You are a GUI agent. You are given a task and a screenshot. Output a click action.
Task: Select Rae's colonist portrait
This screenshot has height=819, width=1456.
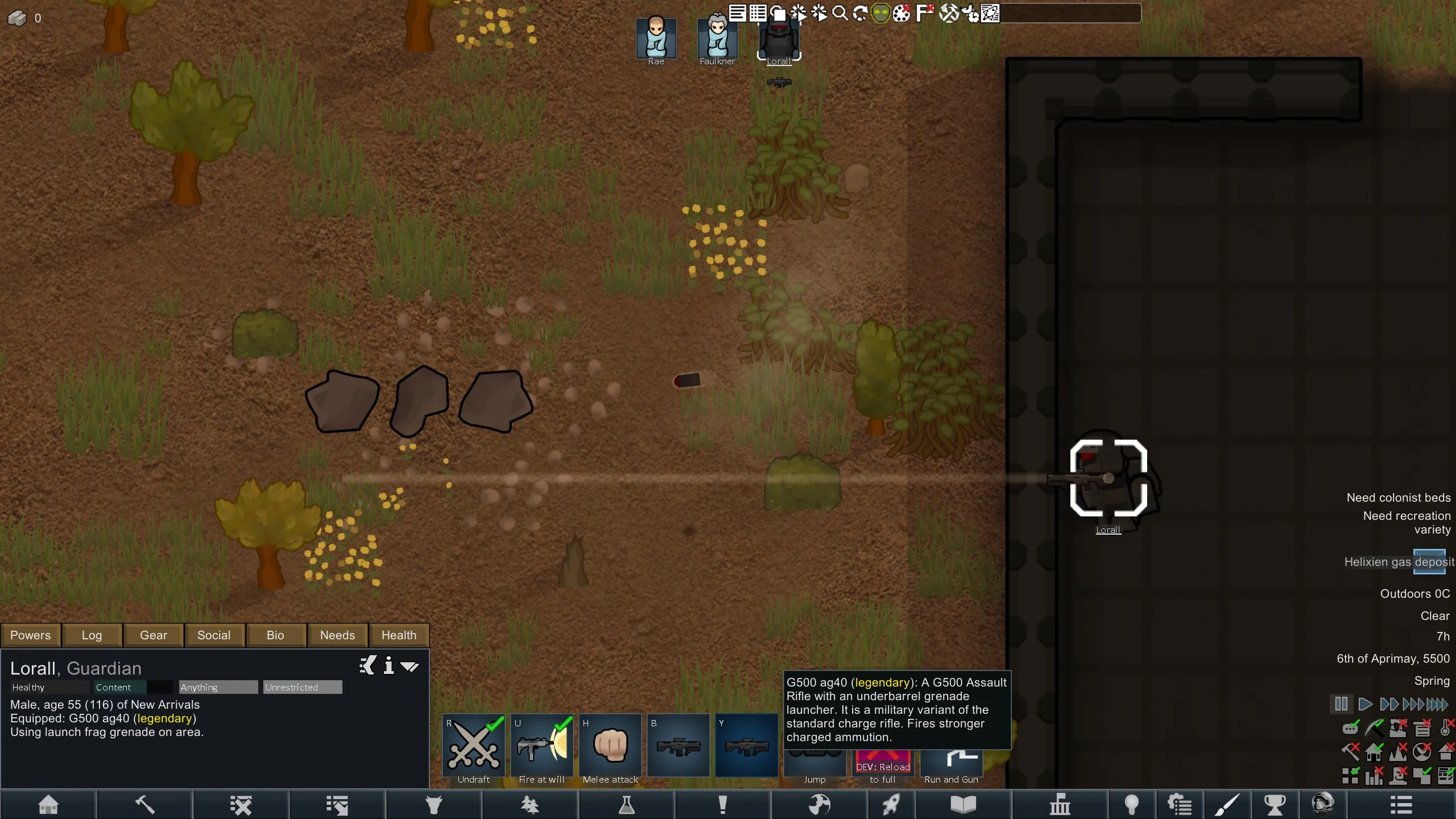point(656,39)
